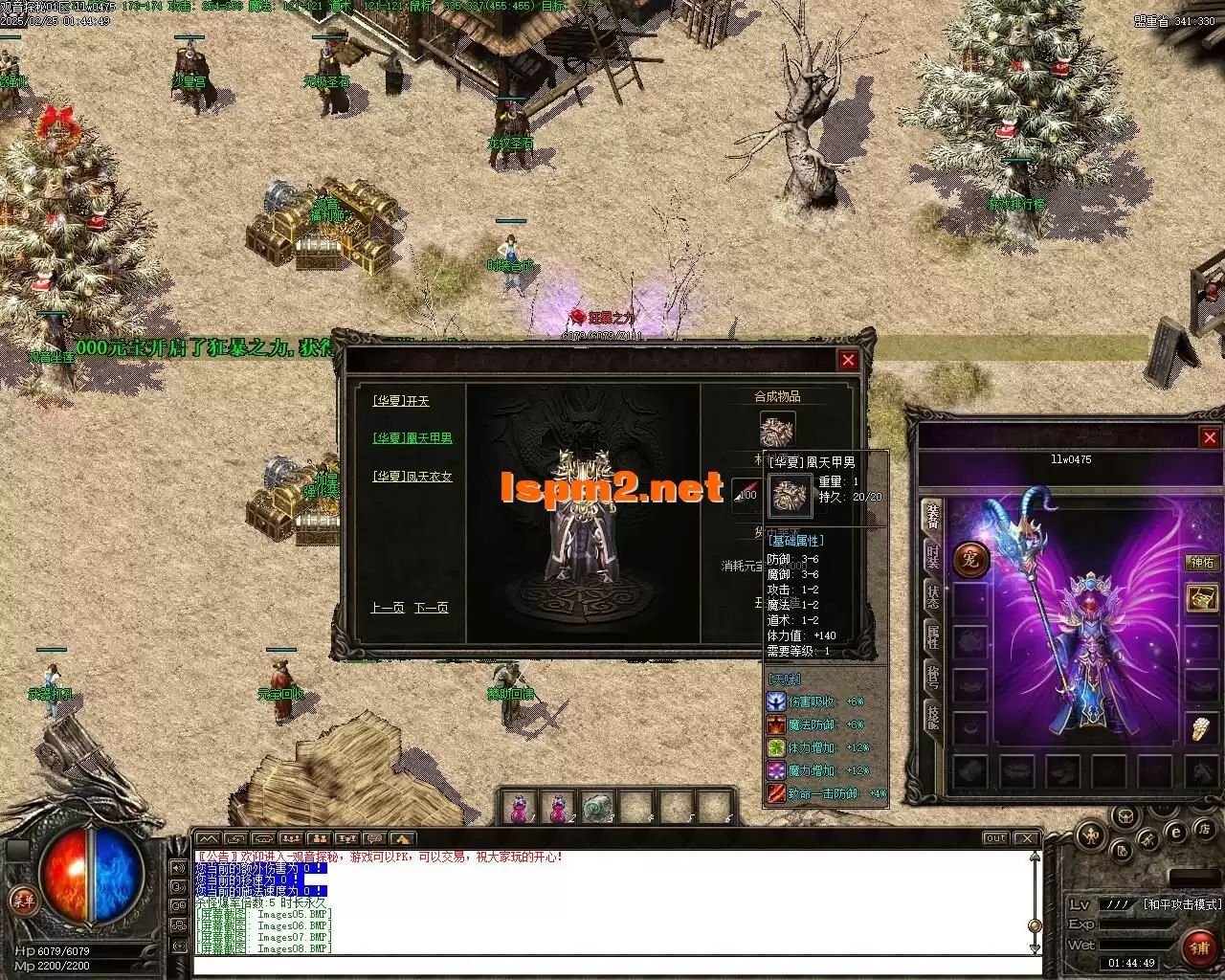Click the synthesized item result slot
The width and height of the screenshot is (1225, 980).
pyautogui.click(x=777, y=429)
